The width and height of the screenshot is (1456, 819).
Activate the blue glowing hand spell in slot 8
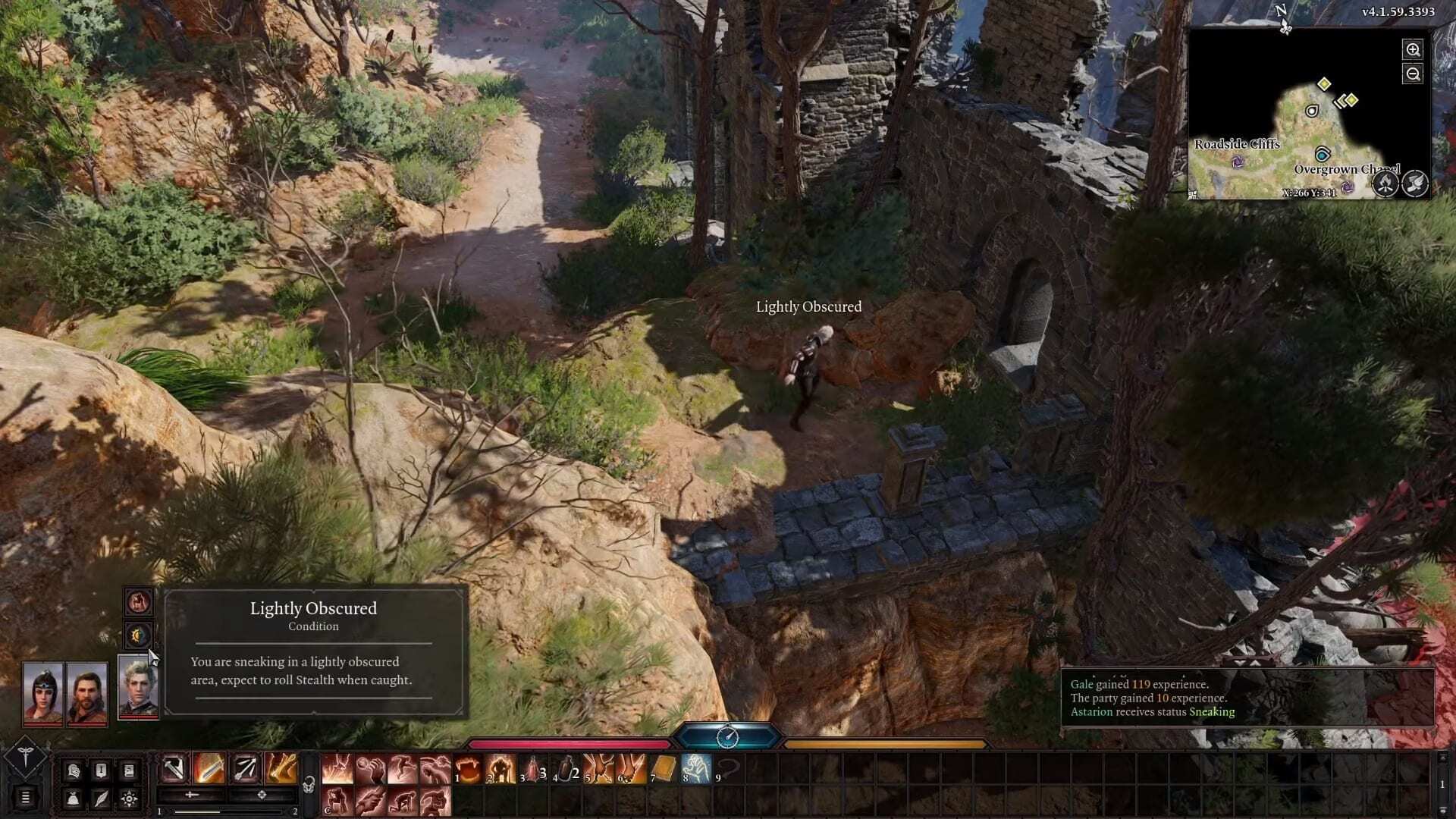click(x=695, y=769)
